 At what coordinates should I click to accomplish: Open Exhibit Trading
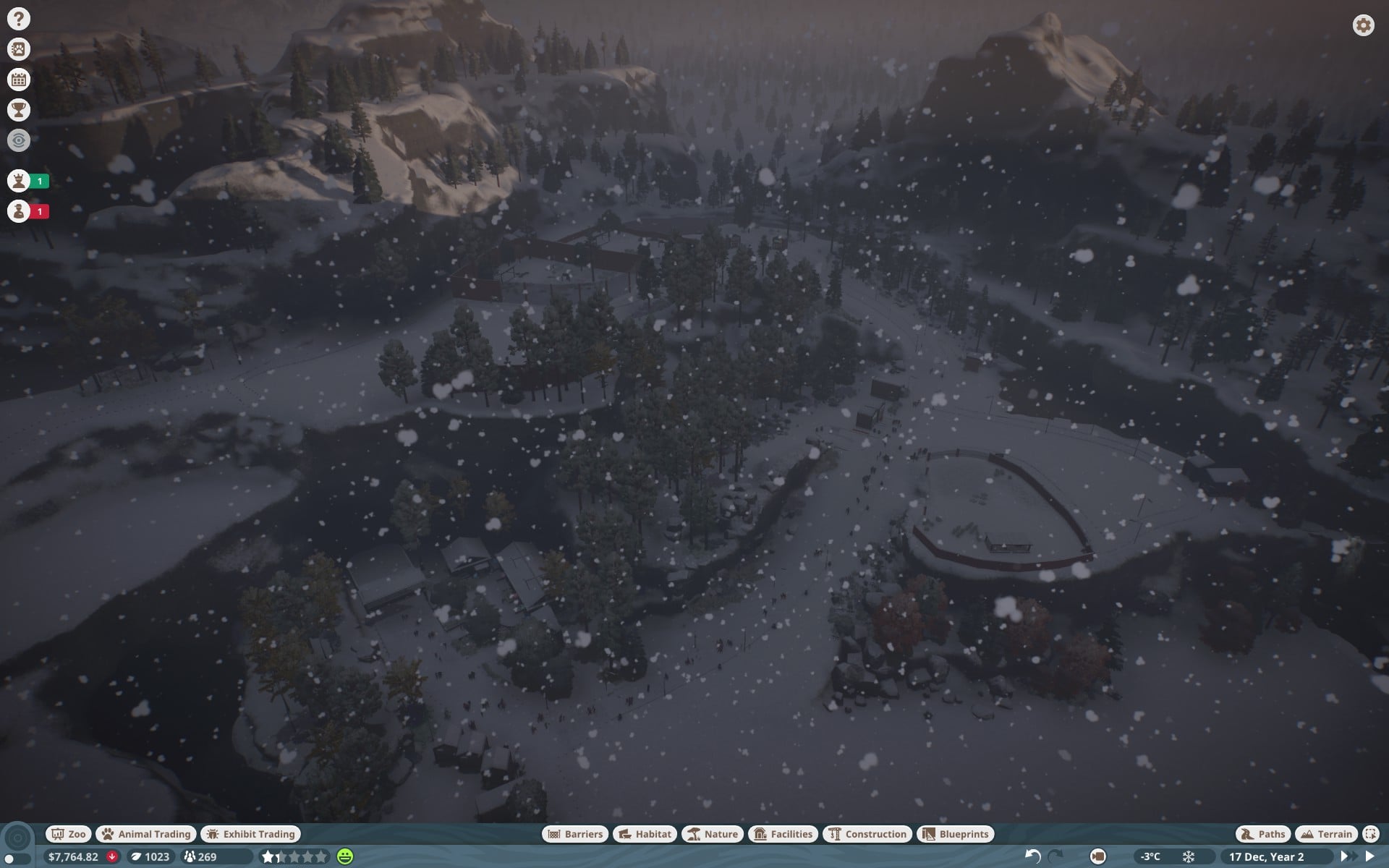(x=250, y=834)
